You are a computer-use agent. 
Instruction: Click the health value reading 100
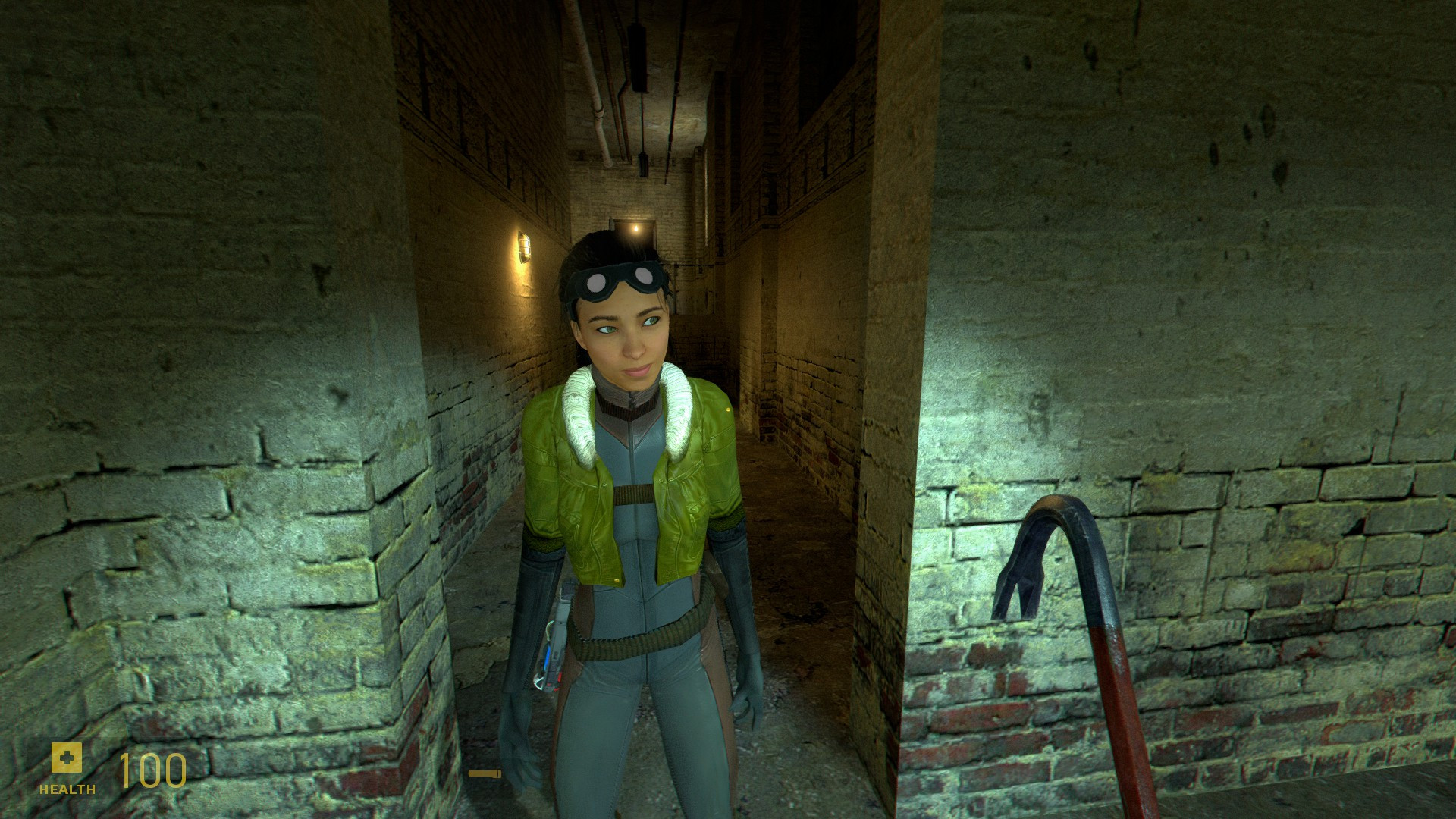(148, 772)
